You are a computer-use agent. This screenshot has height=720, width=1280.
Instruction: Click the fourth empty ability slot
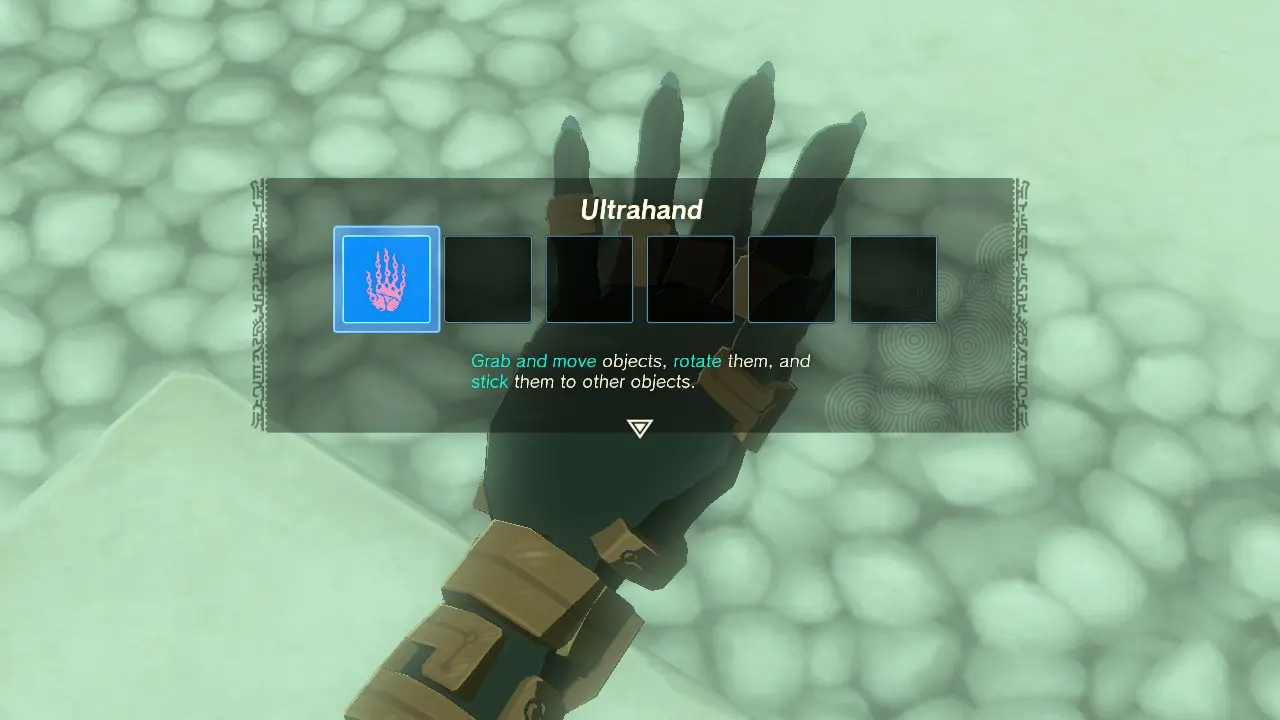pos(690,279)
